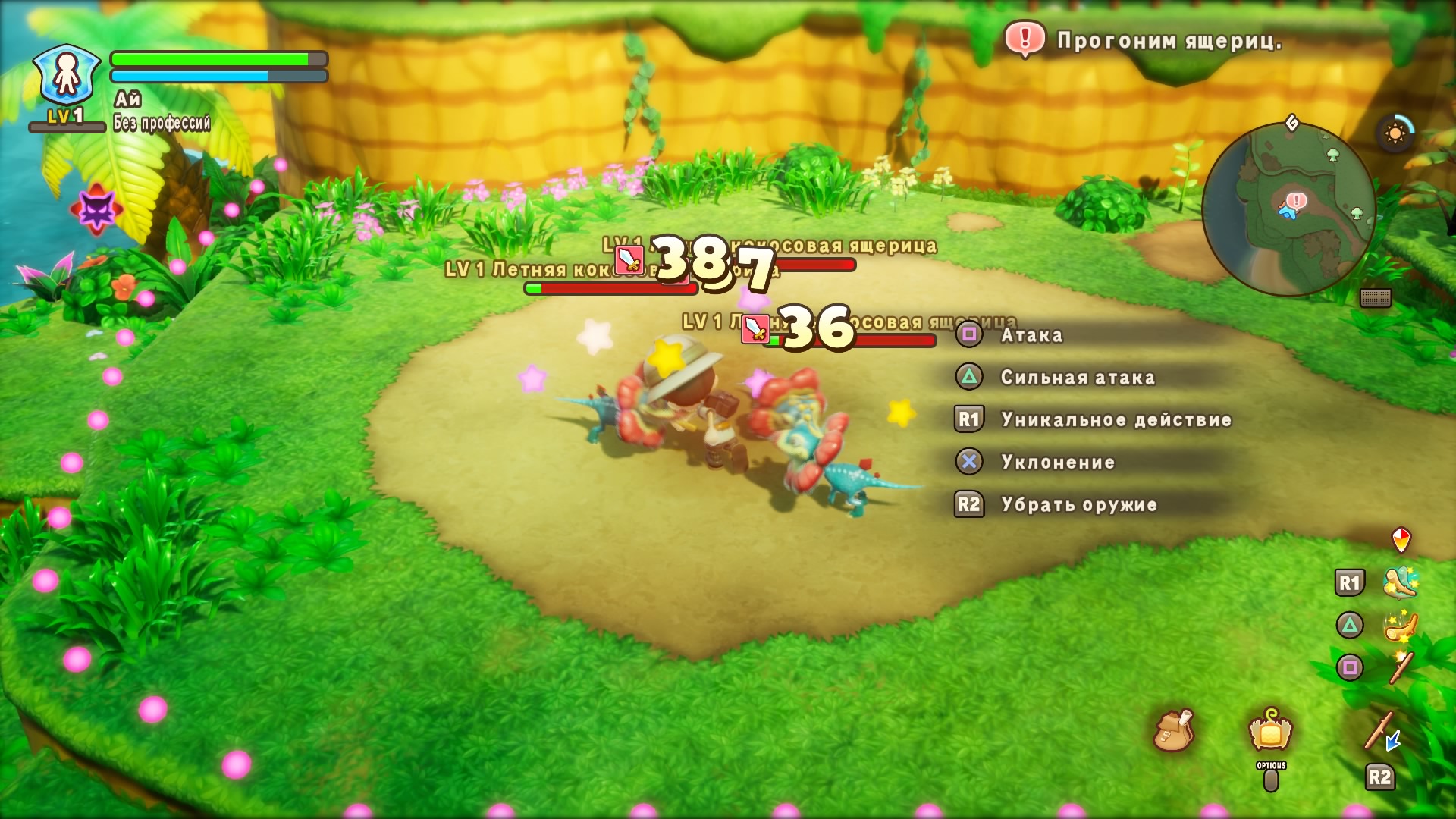The width and height of the screenshot is (1456, 819).
Task: Click the sun day-time clock icon
Action: (1395, 134)
